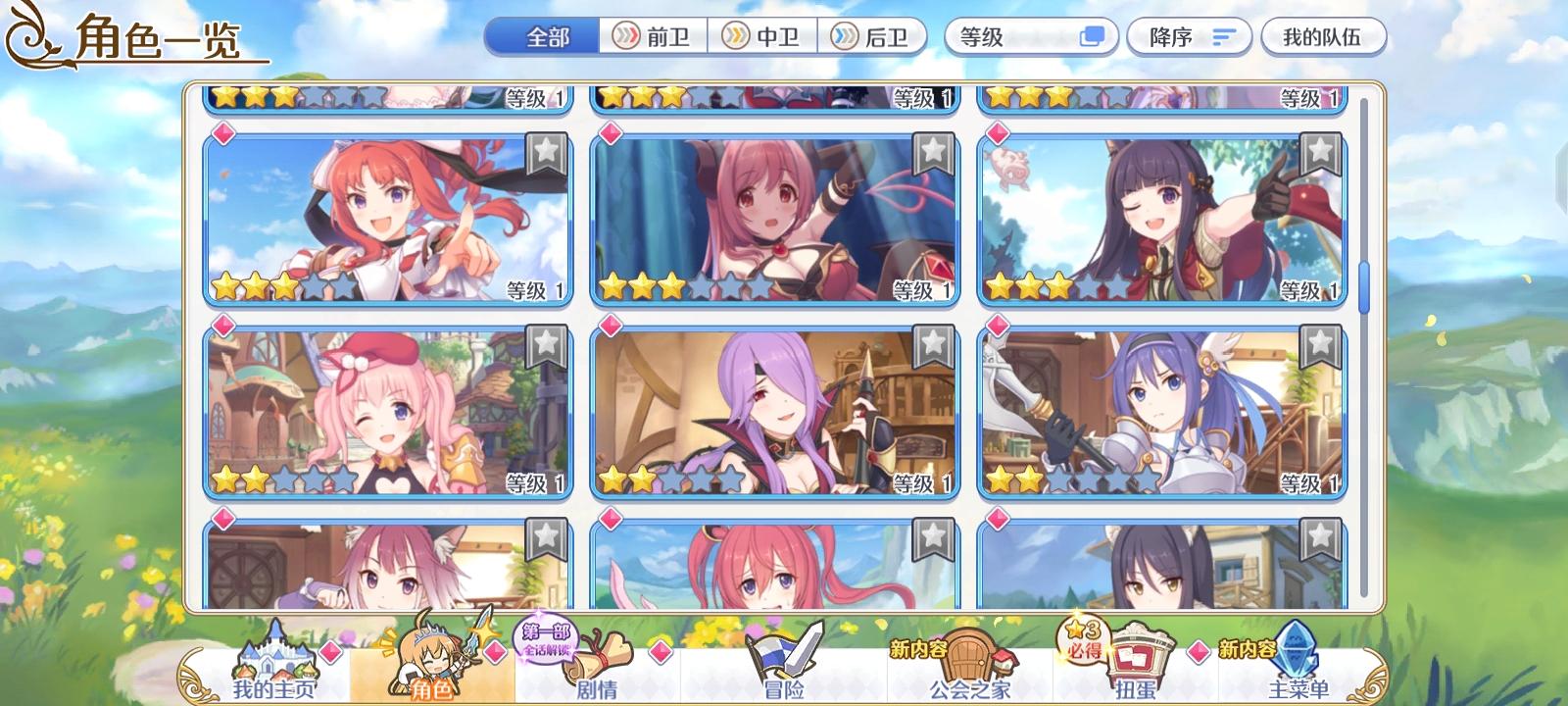Open 我的队伍 team screen

pyautogui.click(x=1325, y=37)
